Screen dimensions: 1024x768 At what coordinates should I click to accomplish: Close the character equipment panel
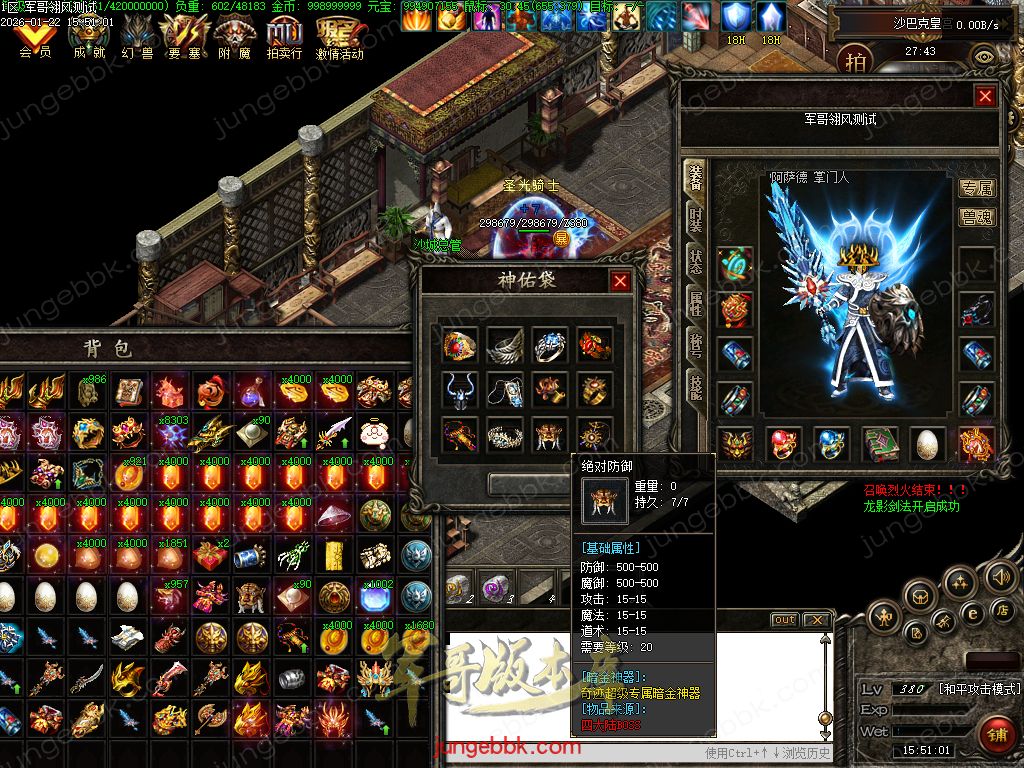[985, 96]
